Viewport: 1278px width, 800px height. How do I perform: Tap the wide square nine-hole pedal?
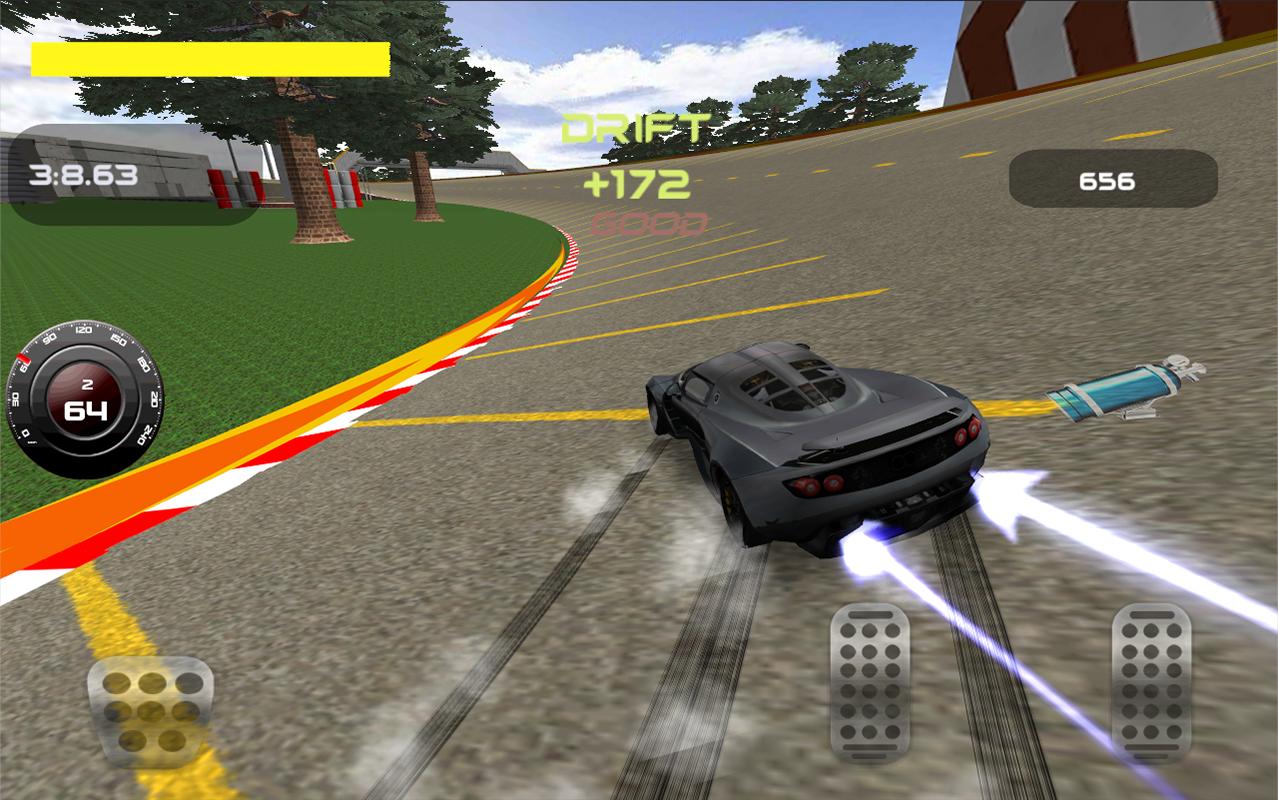151,712
